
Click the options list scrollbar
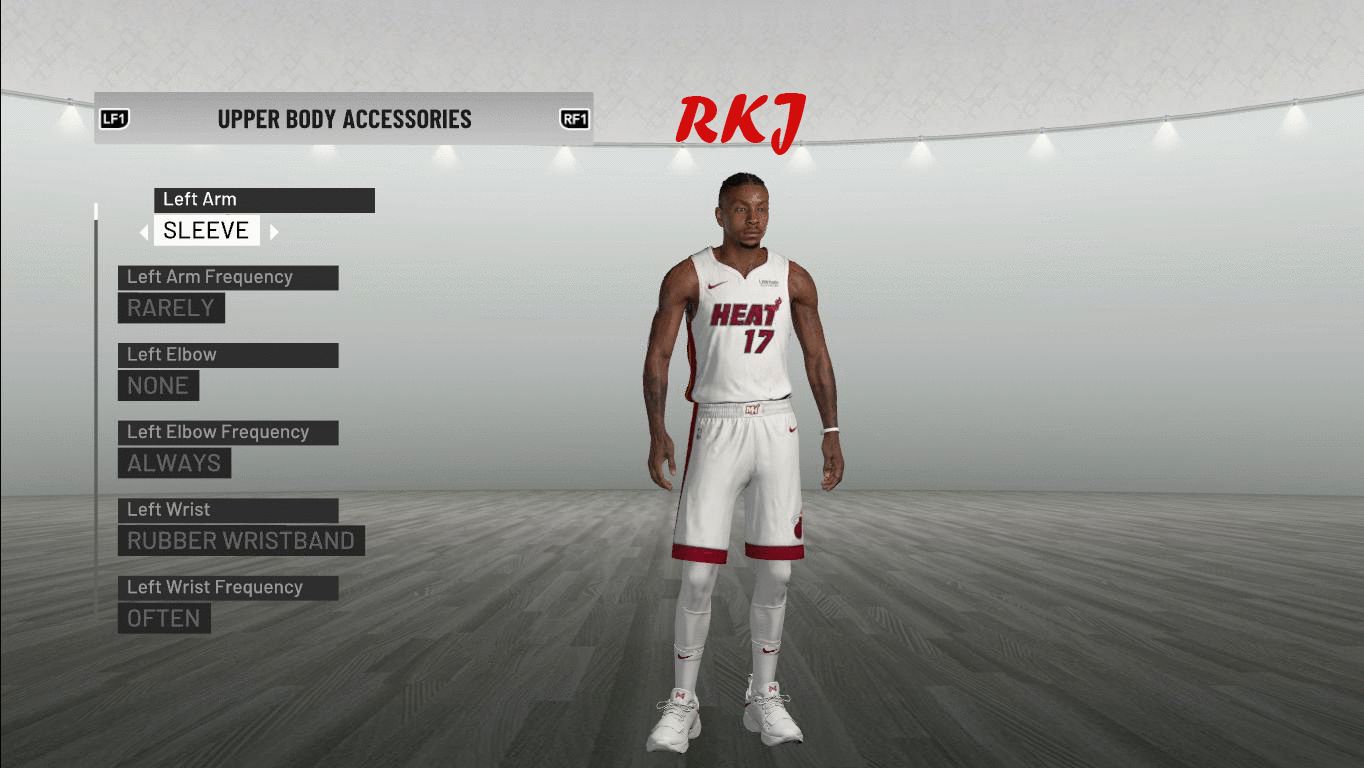(x=96, y=400)
